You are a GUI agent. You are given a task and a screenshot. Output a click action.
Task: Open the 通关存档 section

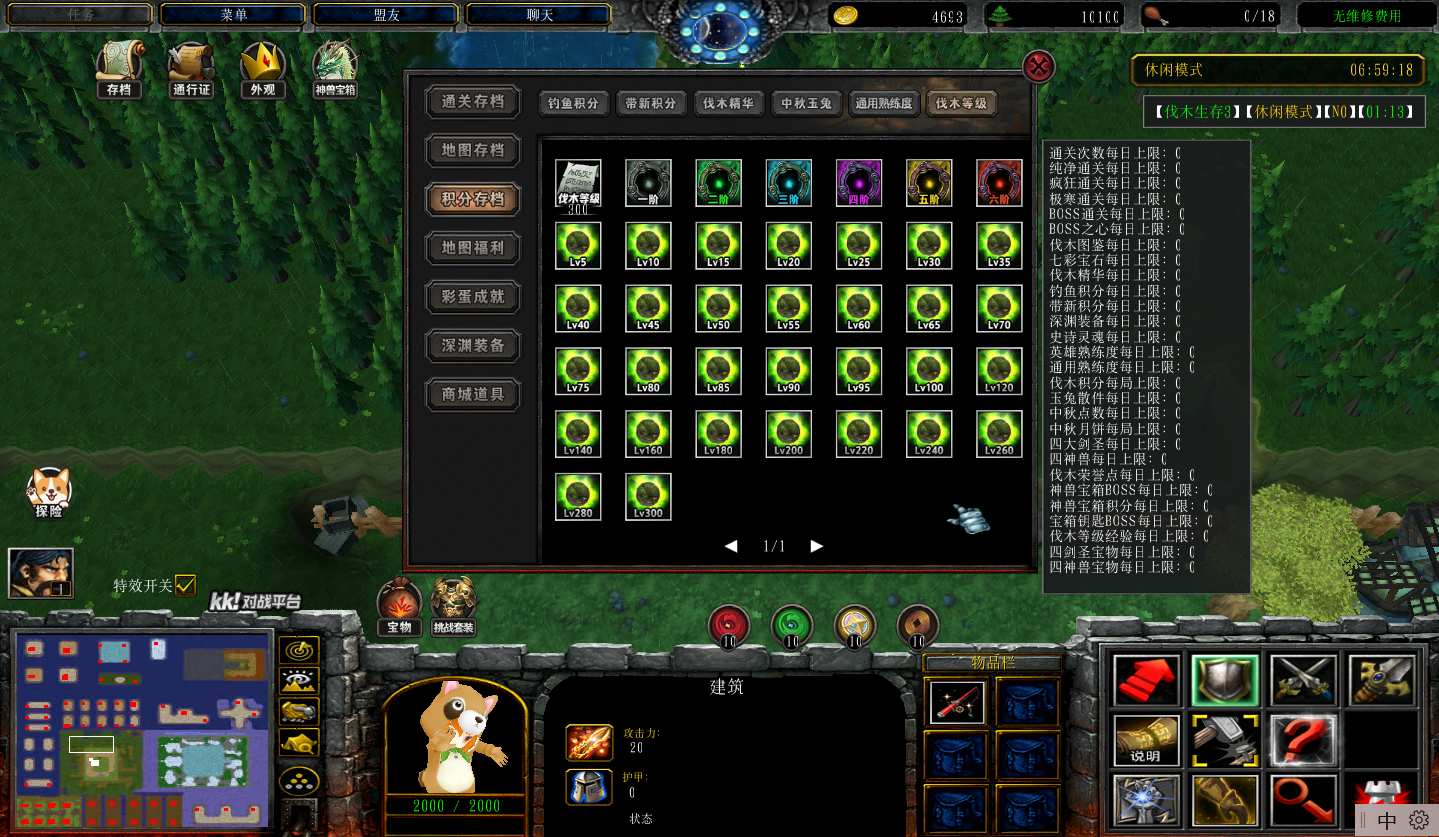tap(473, 102)
